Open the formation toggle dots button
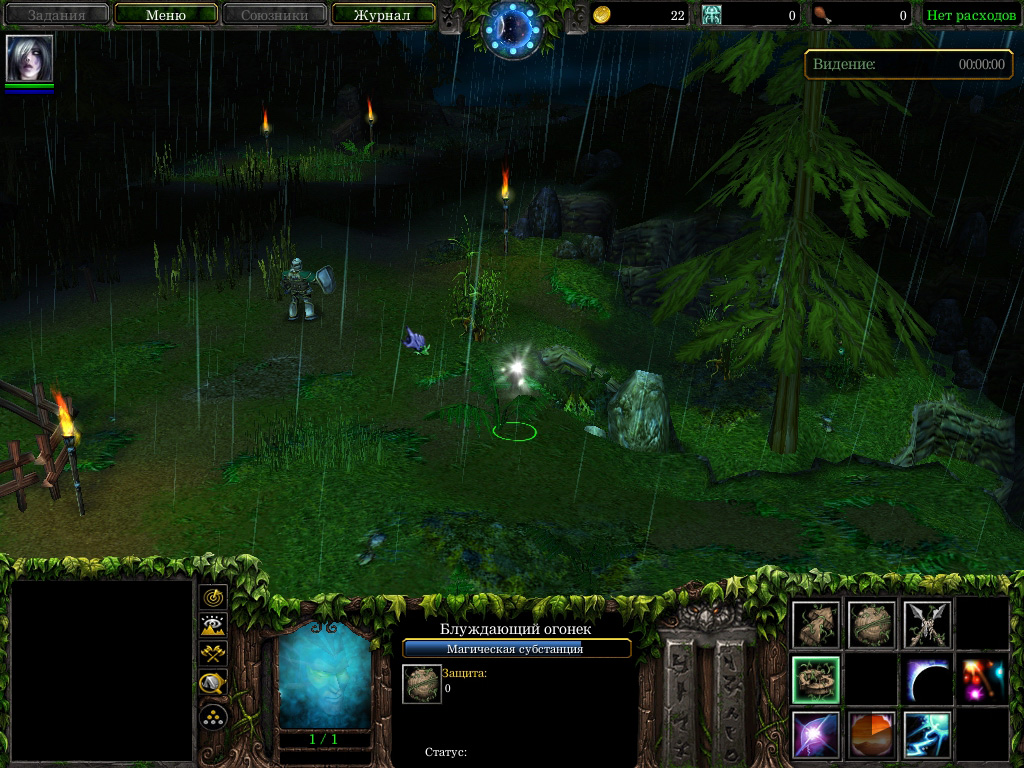This screenshot has height=768, width=1024. 213,716
